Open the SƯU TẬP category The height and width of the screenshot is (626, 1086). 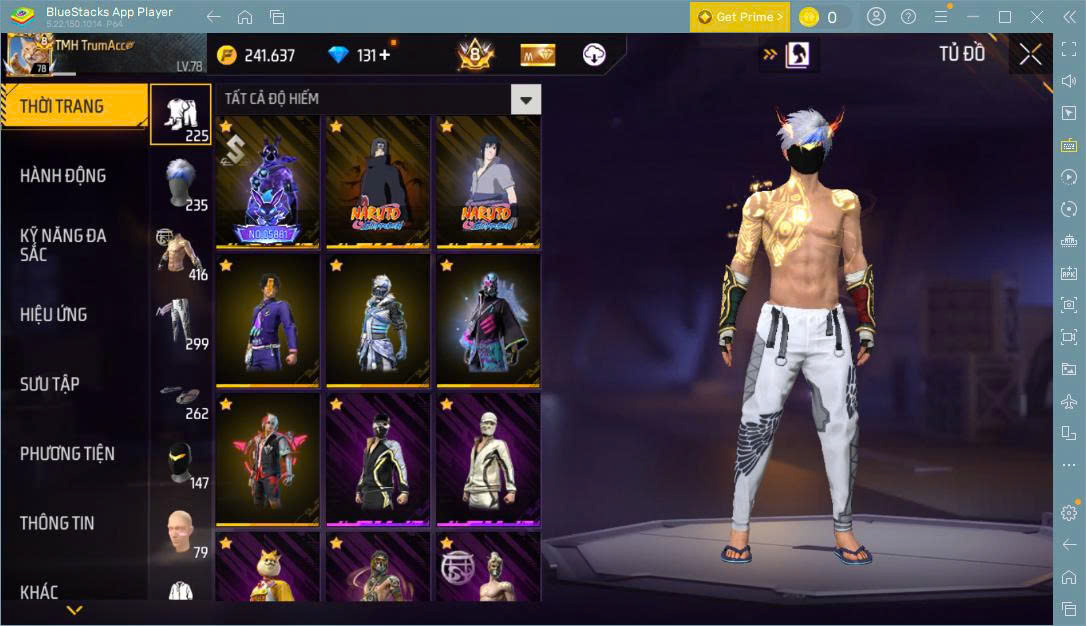50,384
